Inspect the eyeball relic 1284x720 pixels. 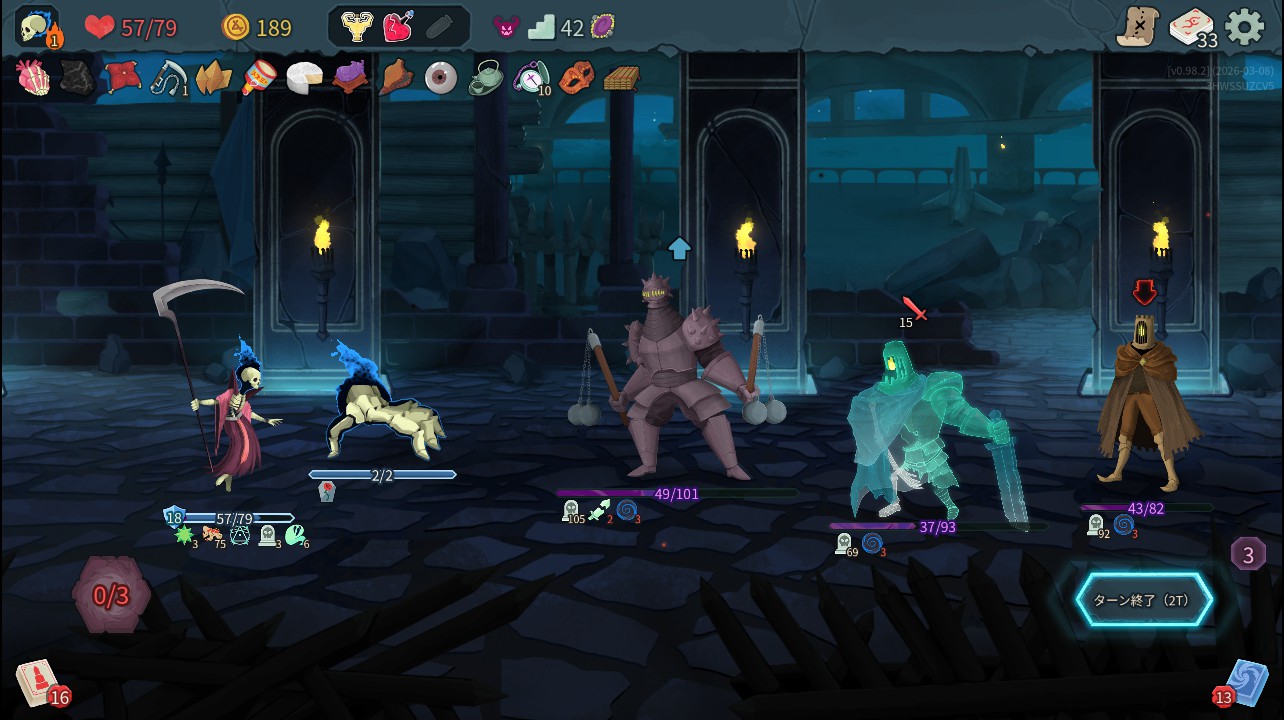pos(440,78)
